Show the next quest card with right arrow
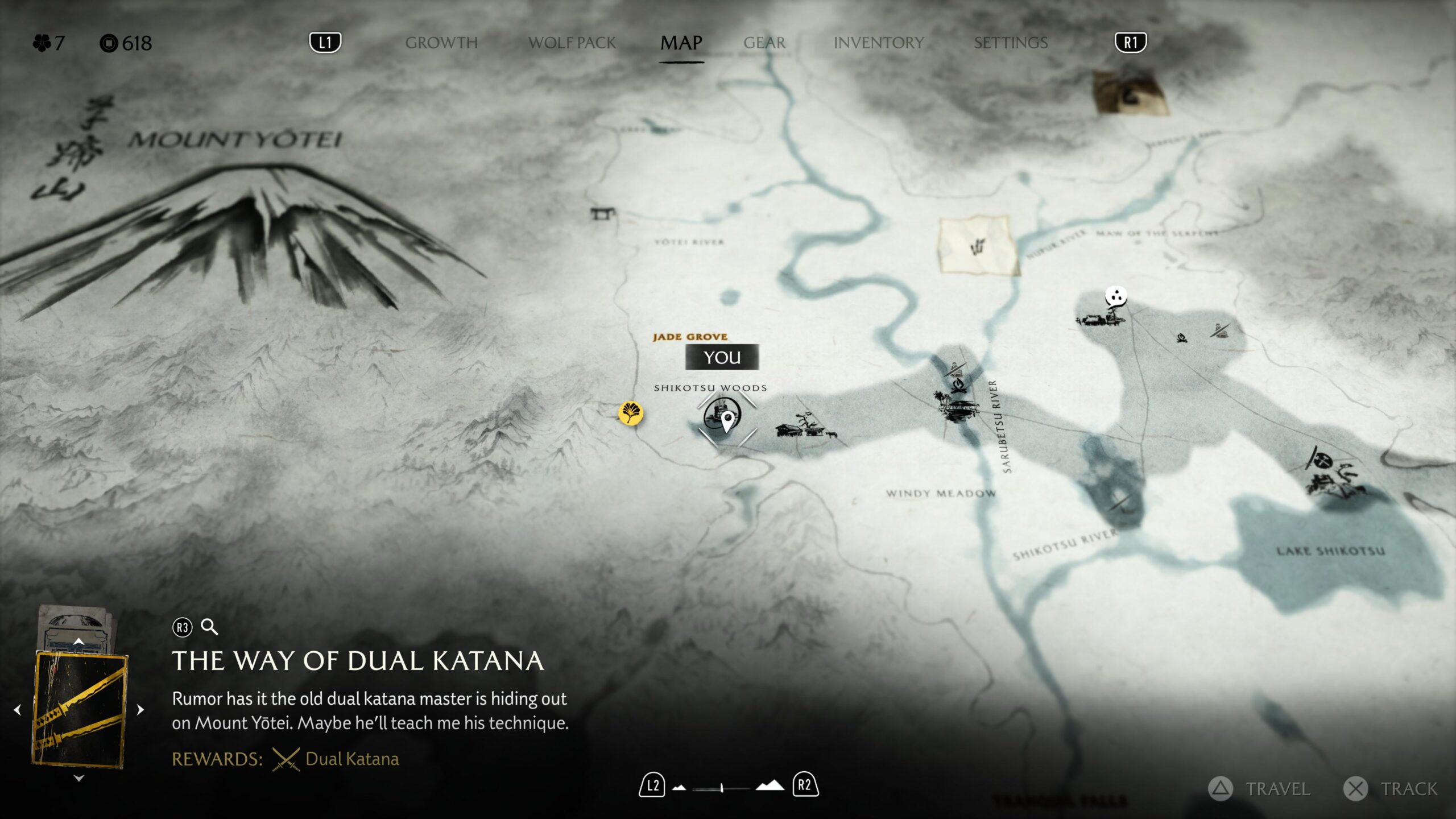1456x819 pixels. coord(140,710)
